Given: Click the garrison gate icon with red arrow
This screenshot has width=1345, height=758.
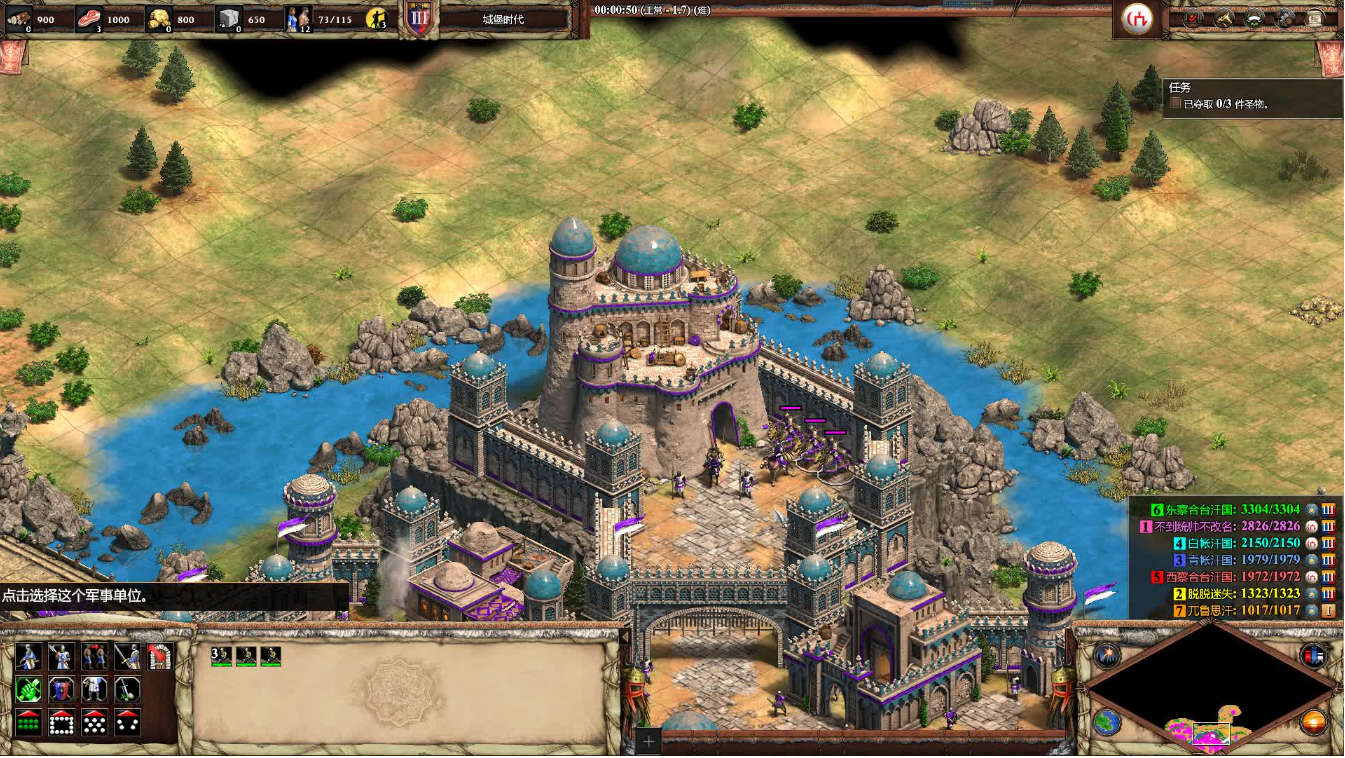Looking at the screenshot, I should (x=160, y=656).
